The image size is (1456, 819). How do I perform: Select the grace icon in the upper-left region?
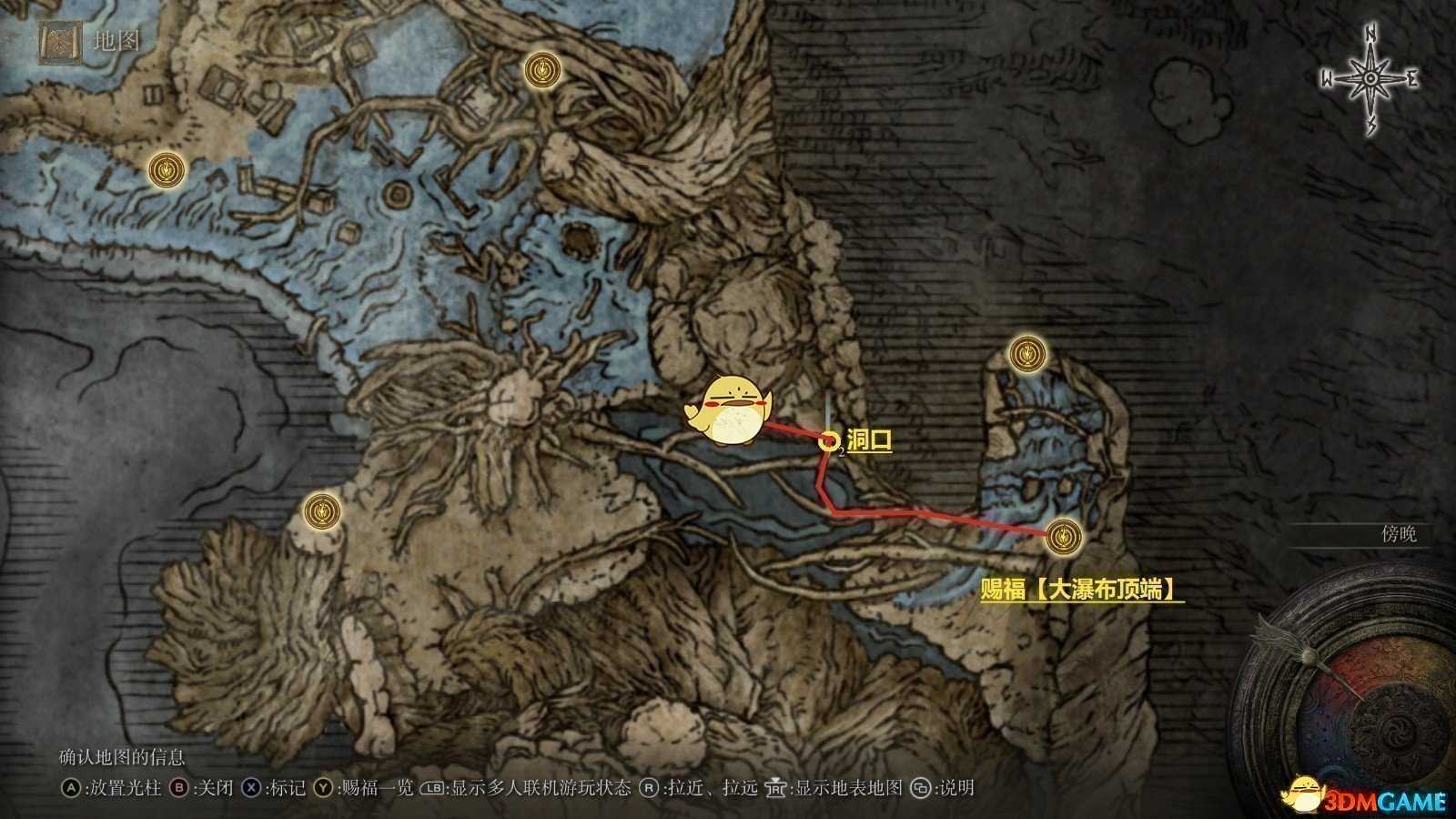[x=167, y=169]
